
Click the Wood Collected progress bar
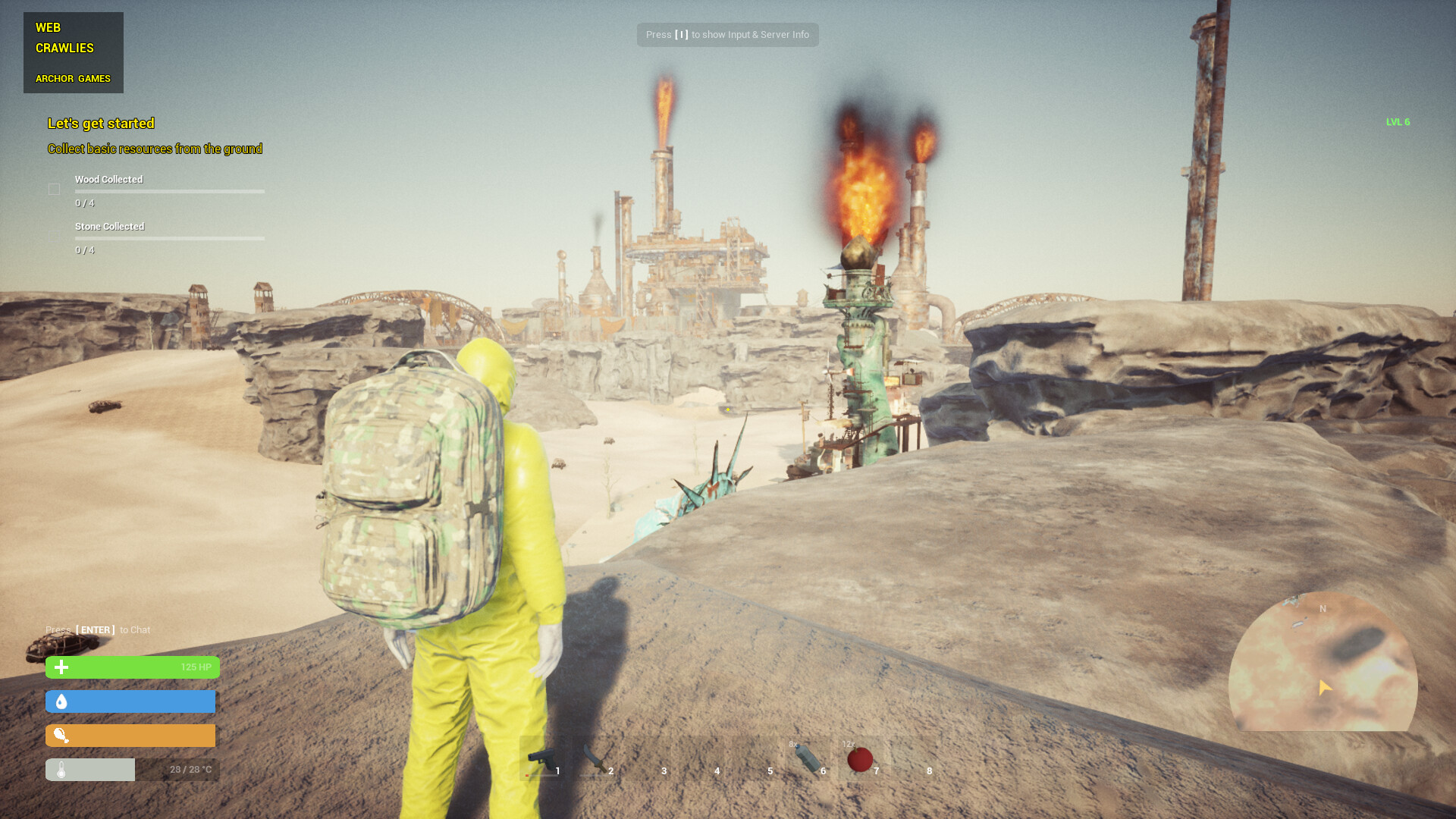point(169,191)
